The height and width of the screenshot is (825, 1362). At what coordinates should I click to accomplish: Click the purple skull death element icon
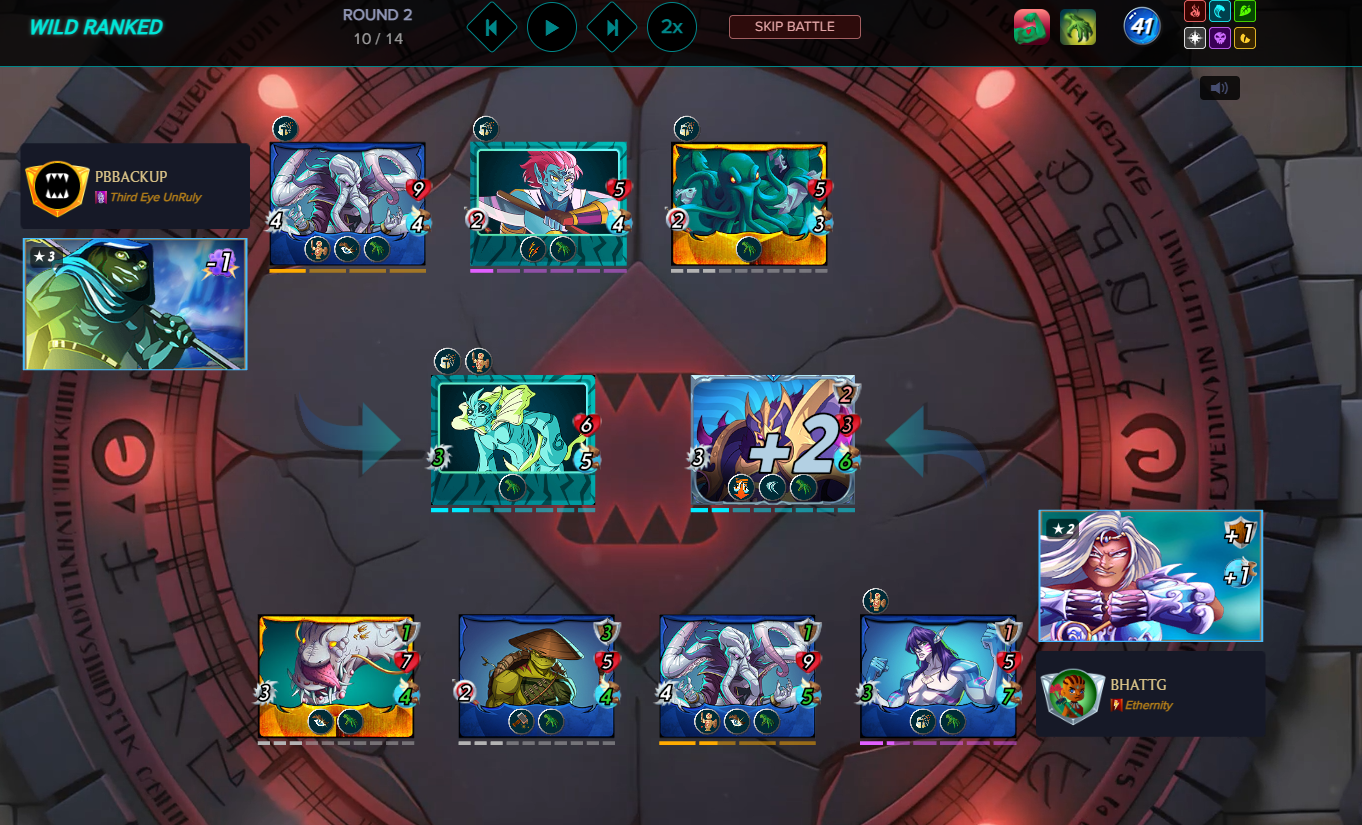pos(1219,38)
